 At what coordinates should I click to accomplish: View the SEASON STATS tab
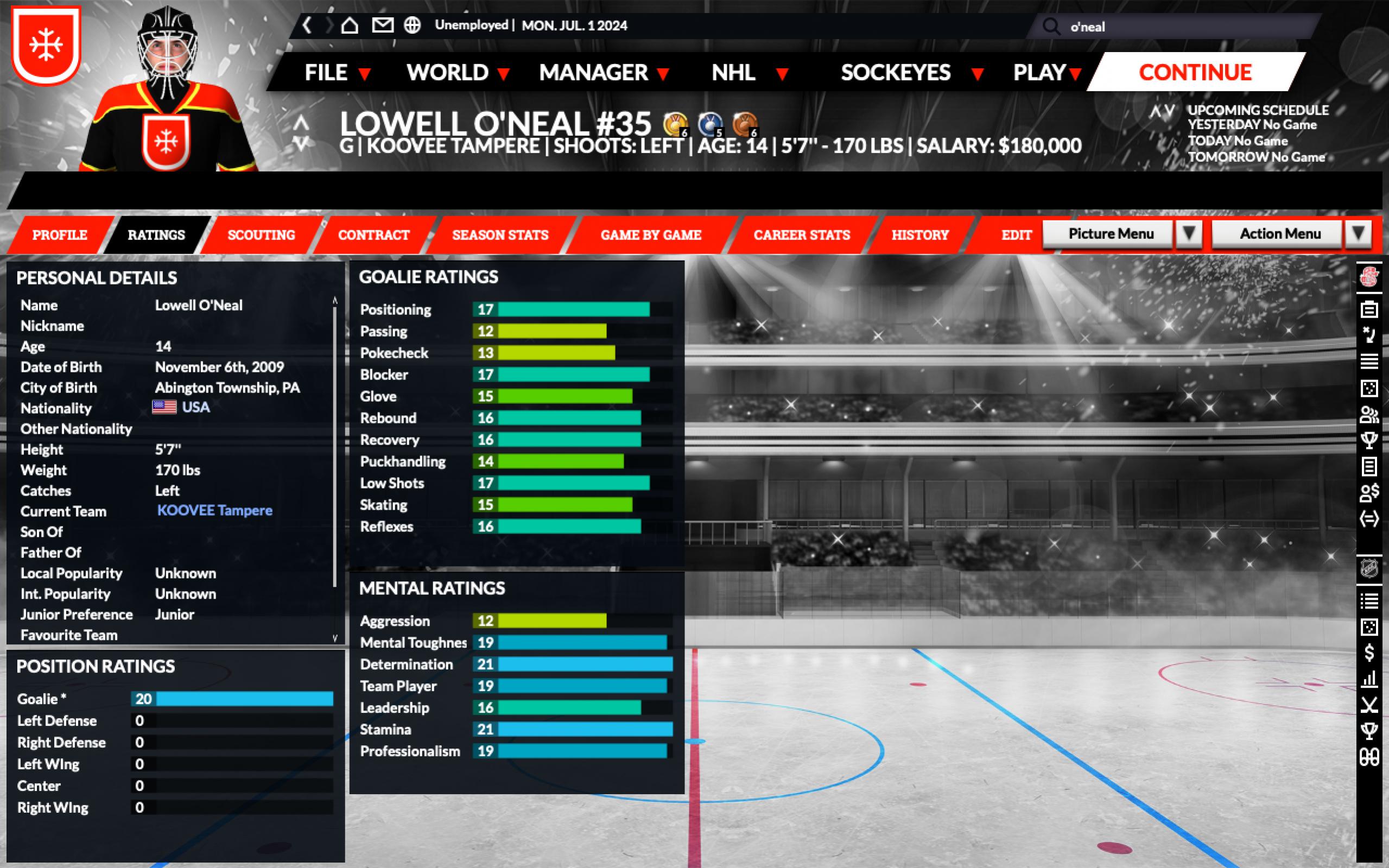pyautogui.click(x=500, y=235)
